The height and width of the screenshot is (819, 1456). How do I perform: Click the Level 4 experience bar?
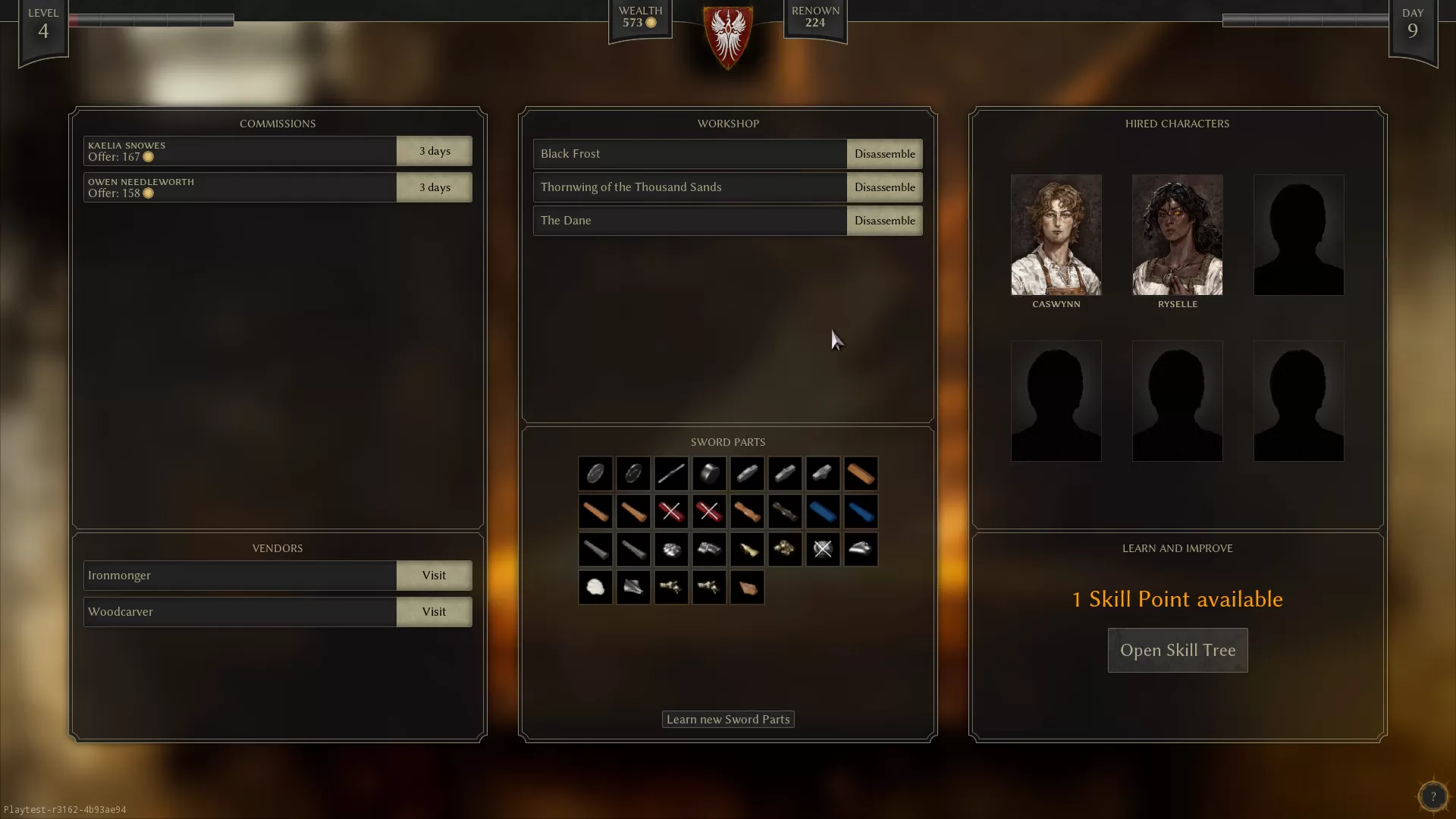click(x=152, y=20)
